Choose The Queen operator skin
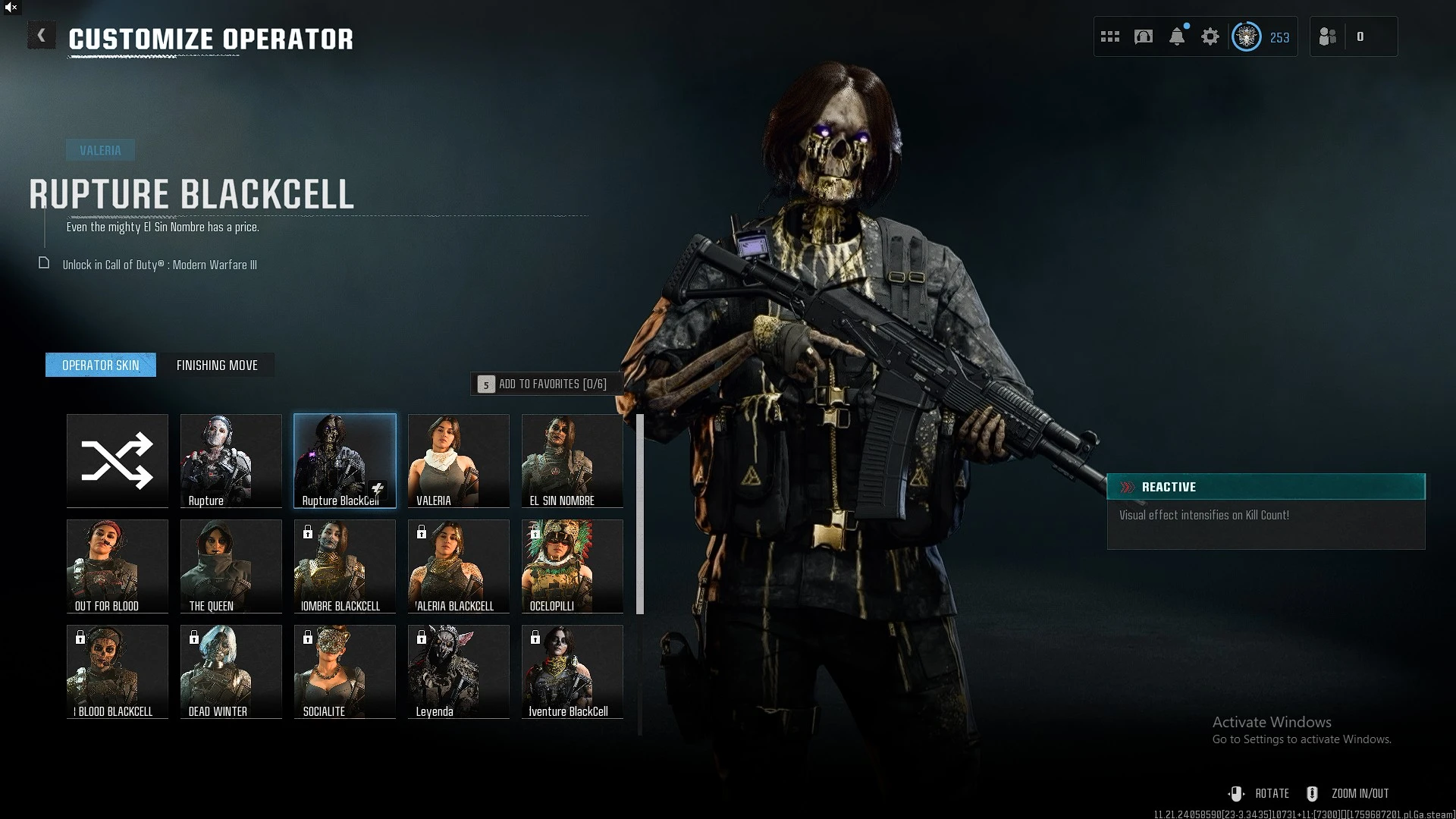The image size is (1456, 819). pos(231,566)
